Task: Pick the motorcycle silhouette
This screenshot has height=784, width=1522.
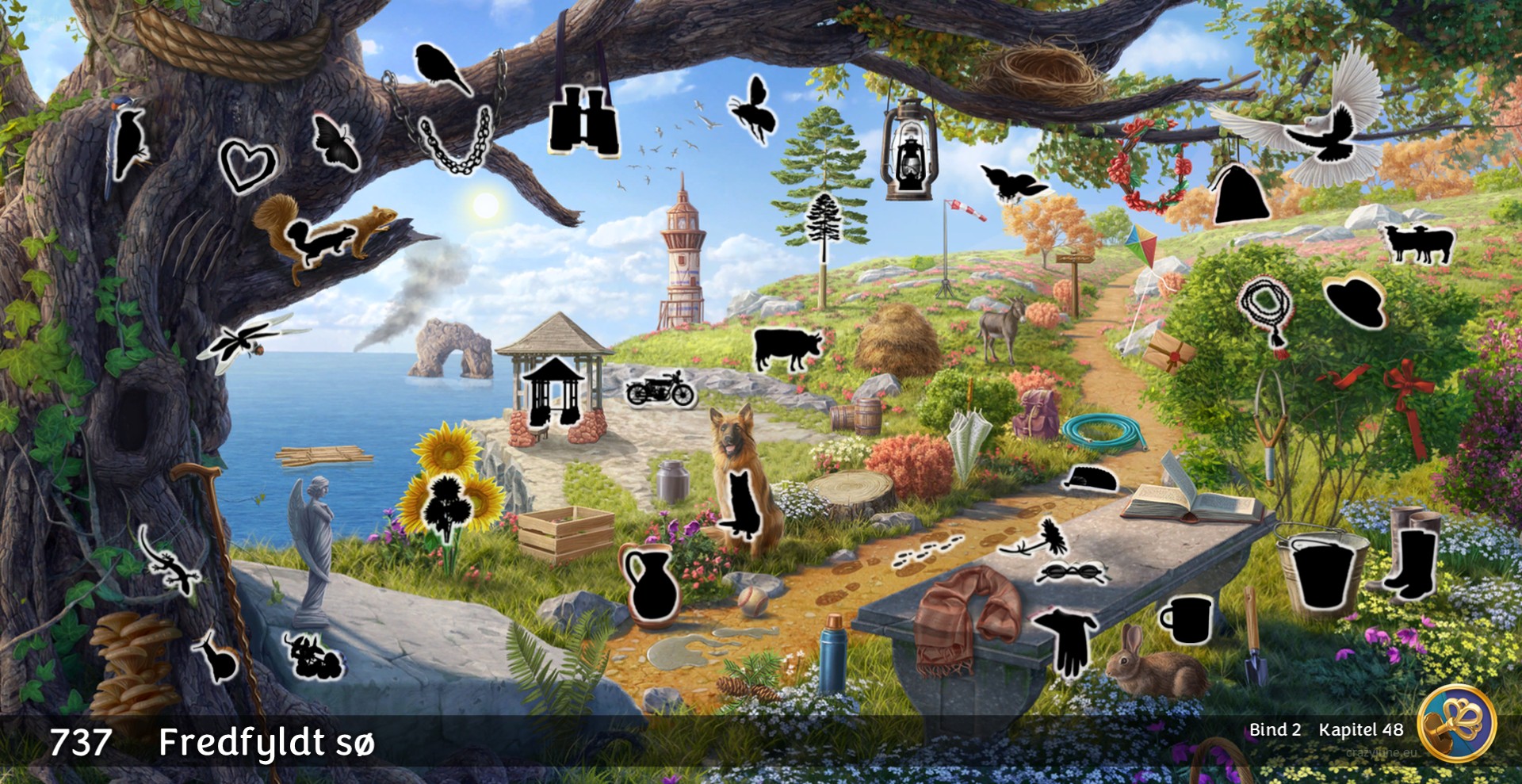Action: [x=660, y=389]
